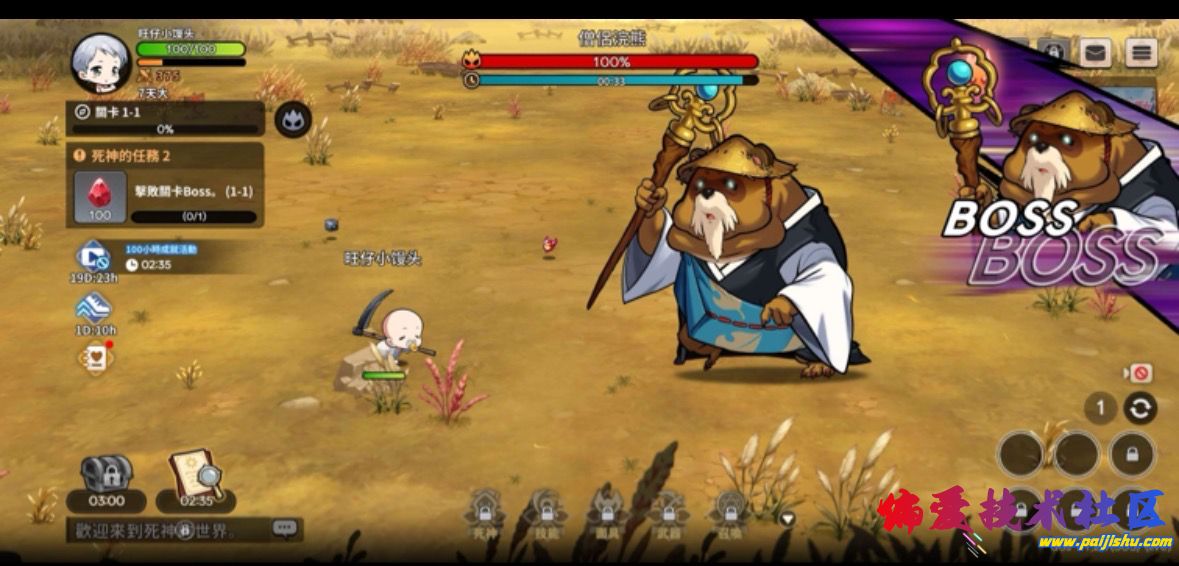
Task: Expand the small down-arrow menu toggle
Action: (787, 518)
